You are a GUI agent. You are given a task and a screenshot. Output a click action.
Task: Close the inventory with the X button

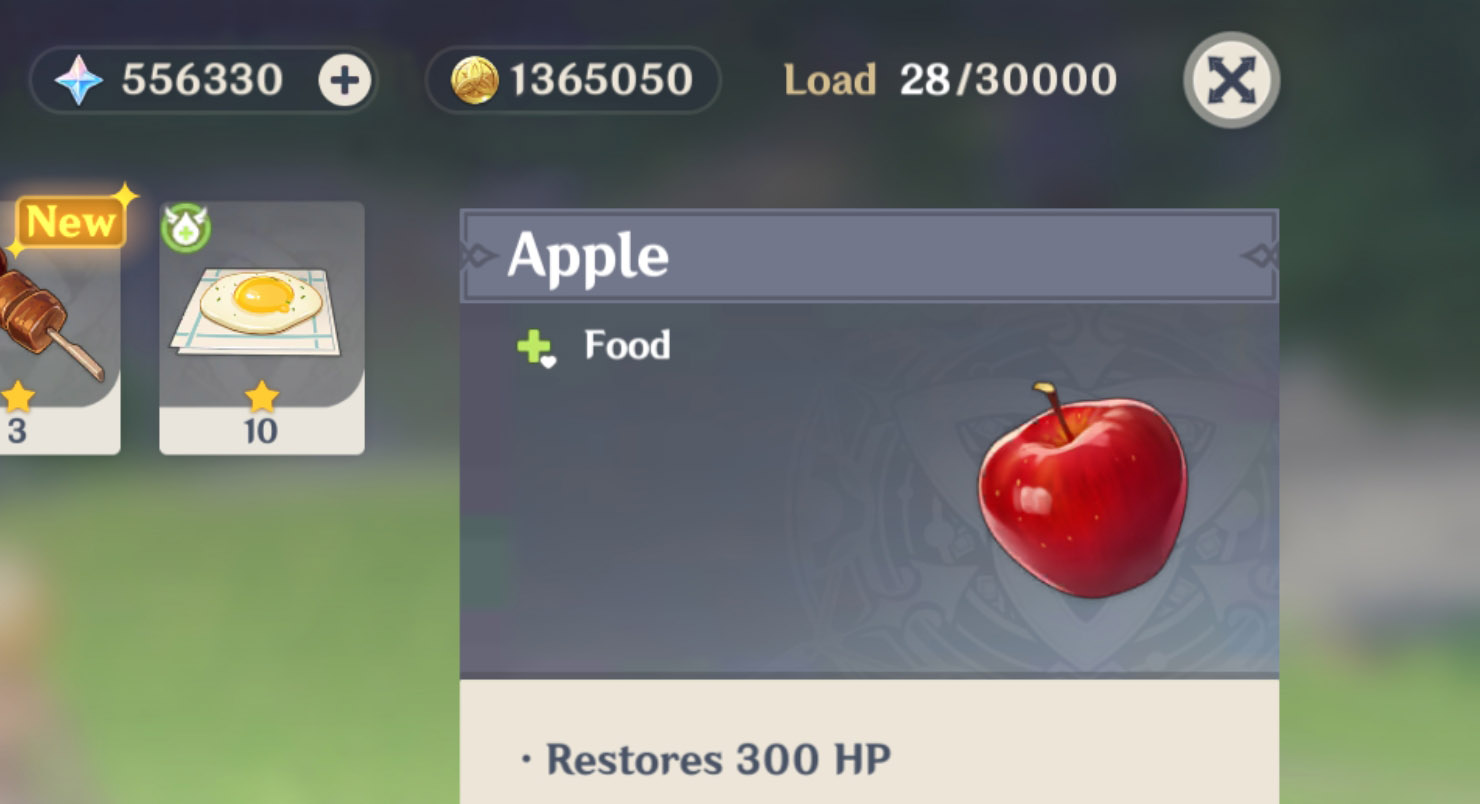1231,81
